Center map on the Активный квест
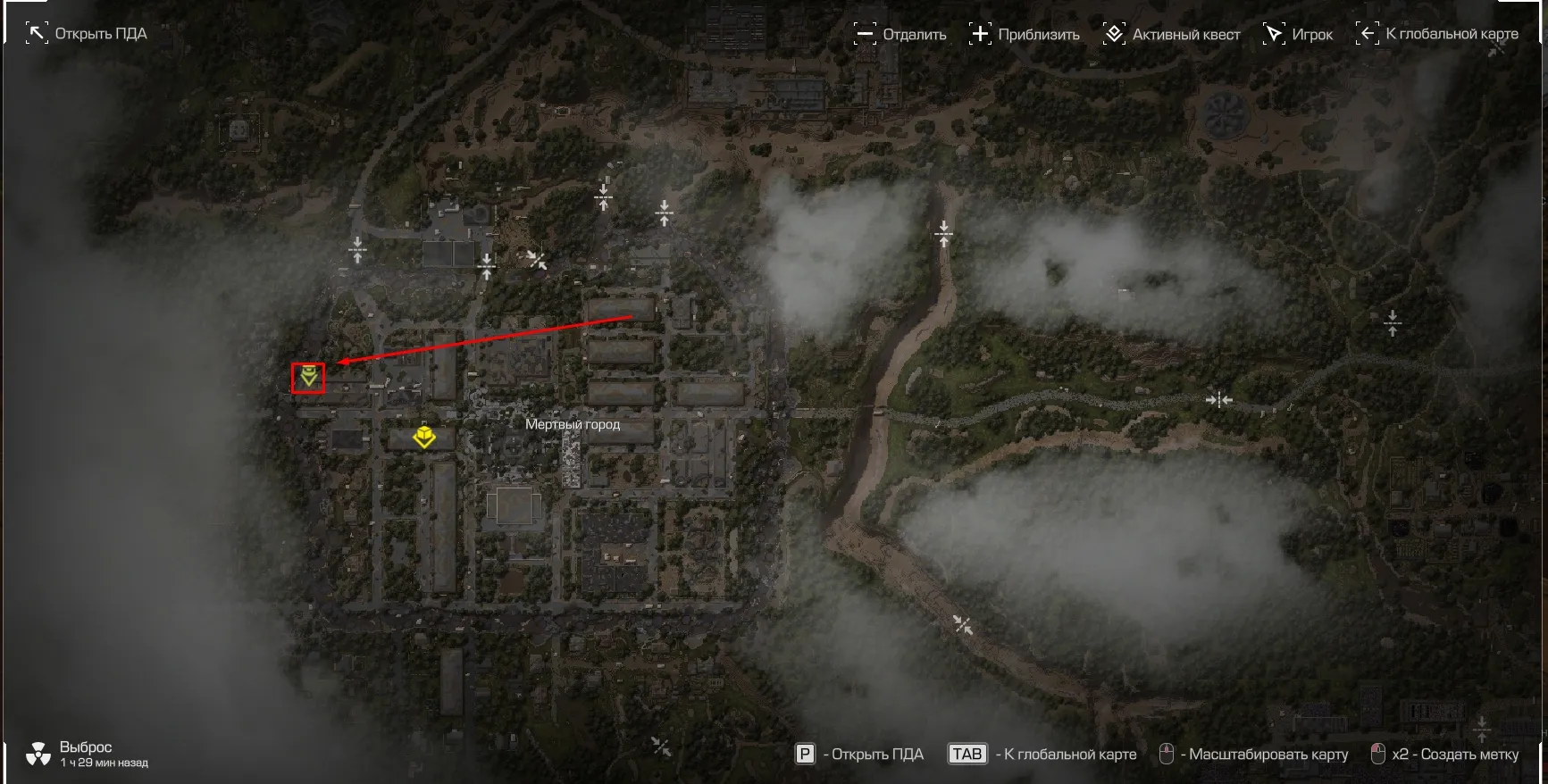Viewport: 1548px width, 784px height. [1172, 34]
